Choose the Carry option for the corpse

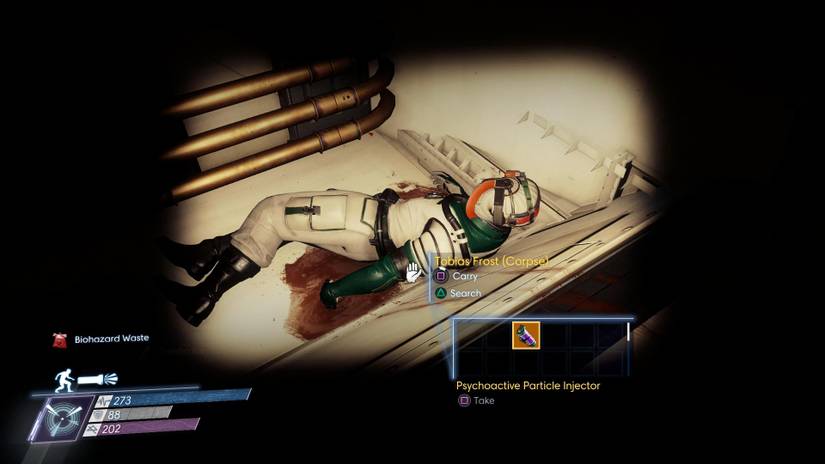[x=458, y=276]
